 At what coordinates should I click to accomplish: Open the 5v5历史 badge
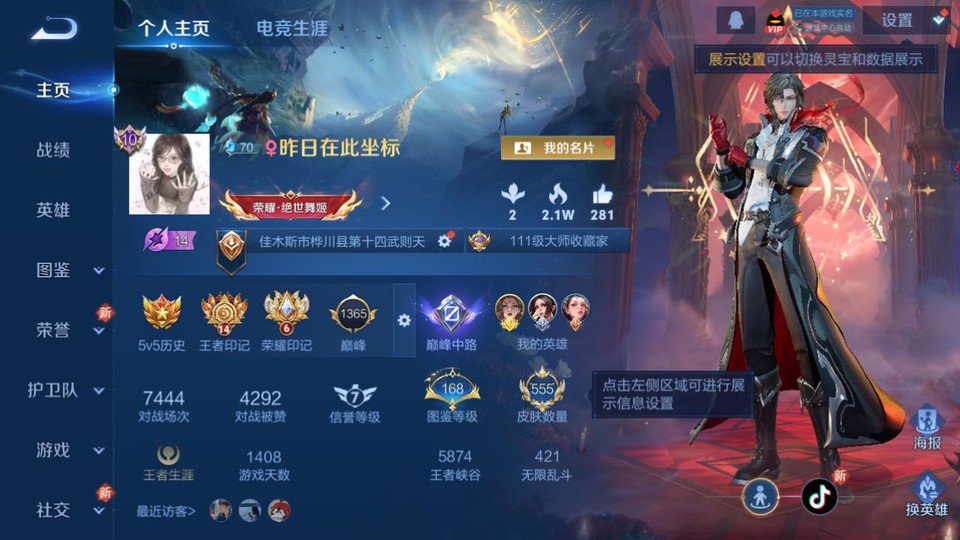[162, 312]
